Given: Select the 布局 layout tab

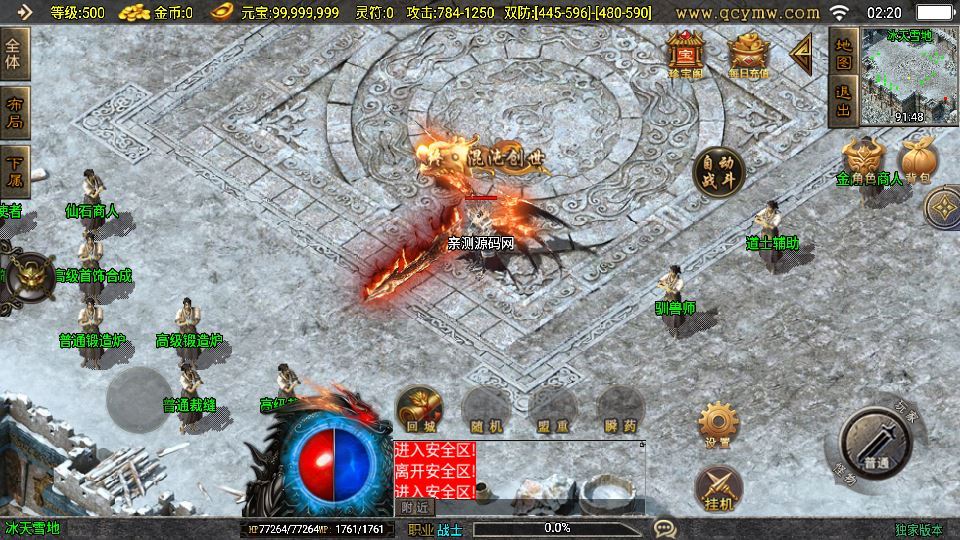Looking at the screenshot, I should pos(14,112).
